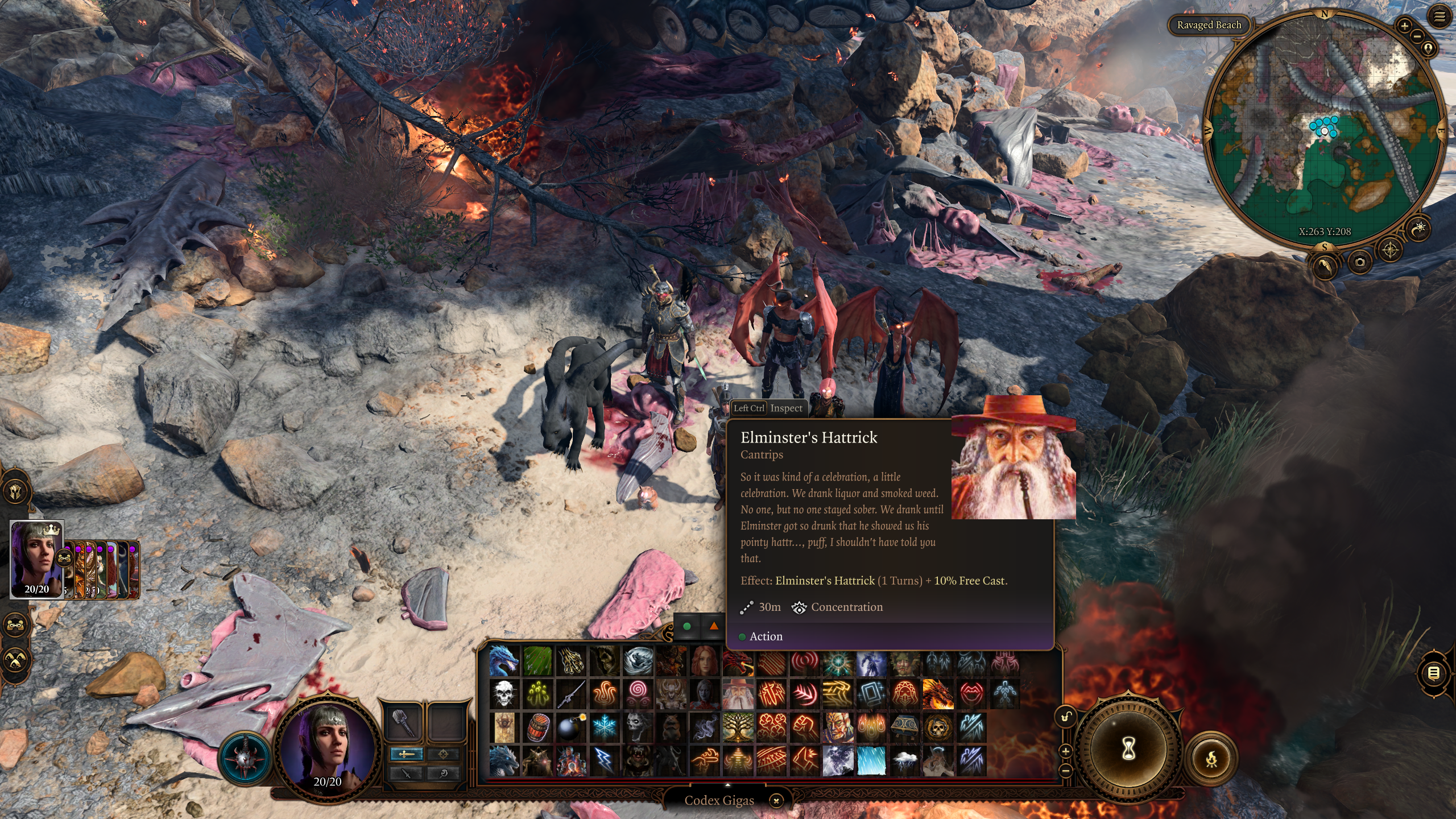Select the party leader portrait with crown
This screenshot has width=1456, height=819.
(37, 559)
